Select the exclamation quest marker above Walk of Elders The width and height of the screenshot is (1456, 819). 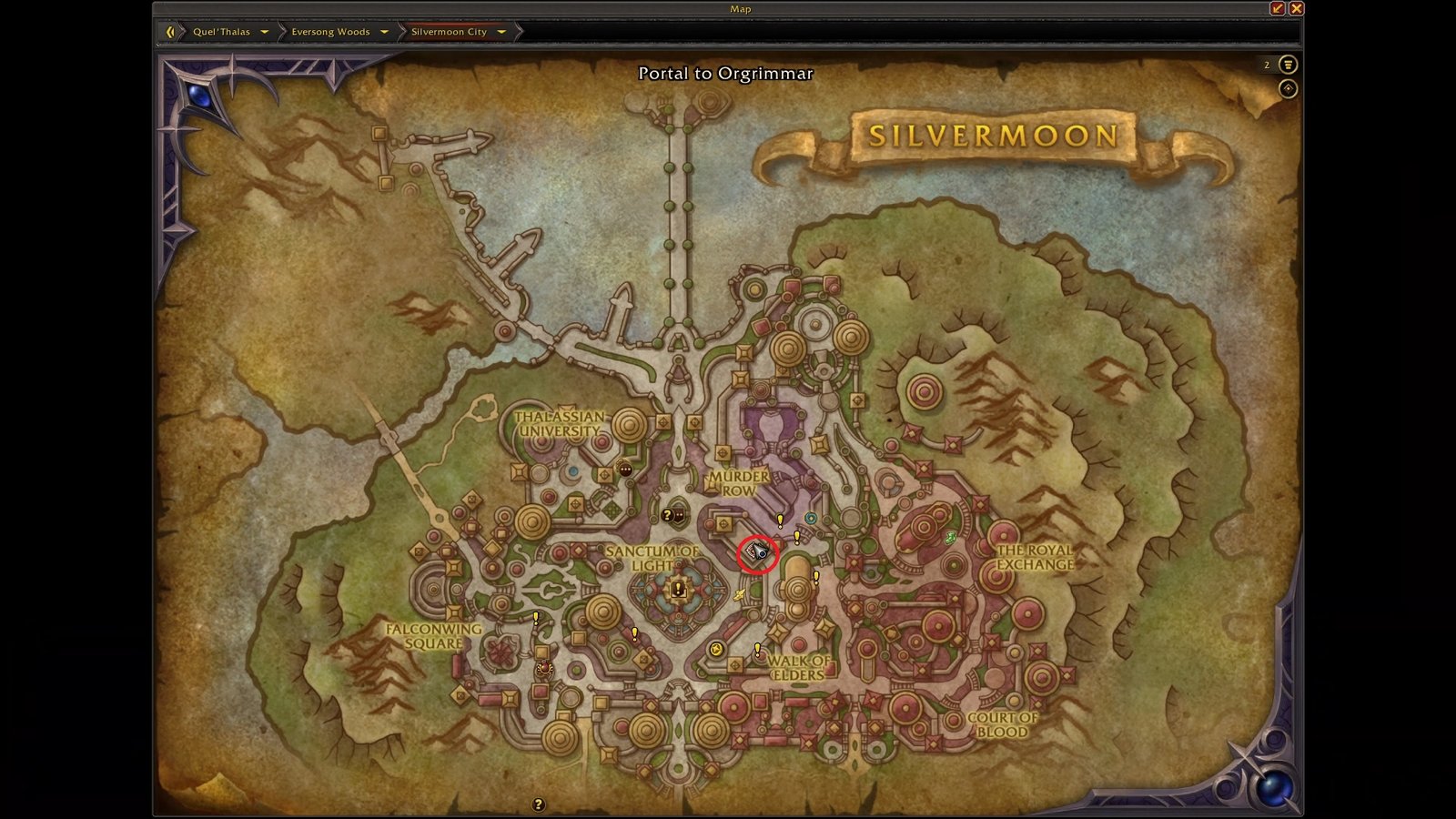point(758,647)
